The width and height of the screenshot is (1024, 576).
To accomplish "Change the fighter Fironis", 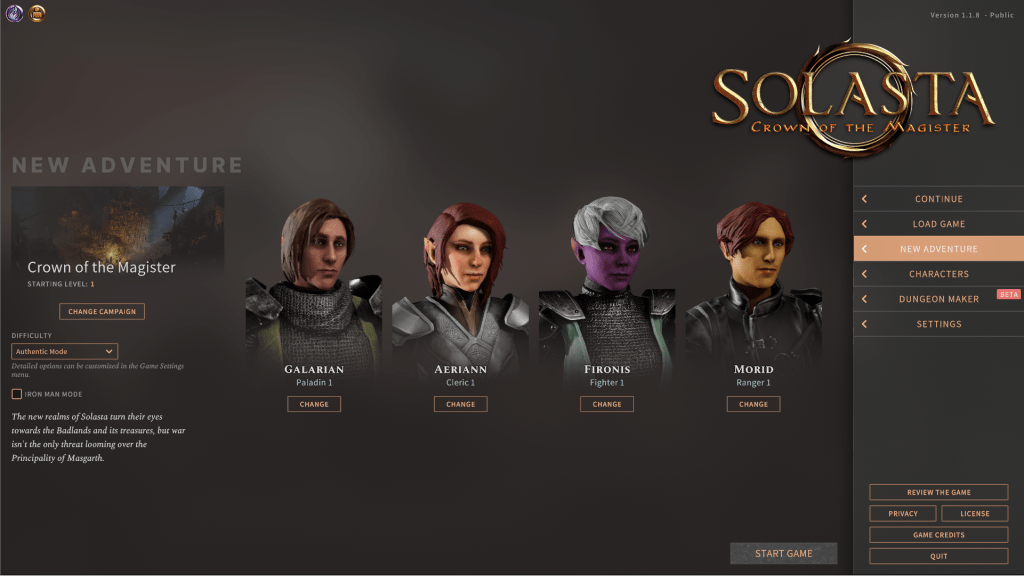I will 607,404.
